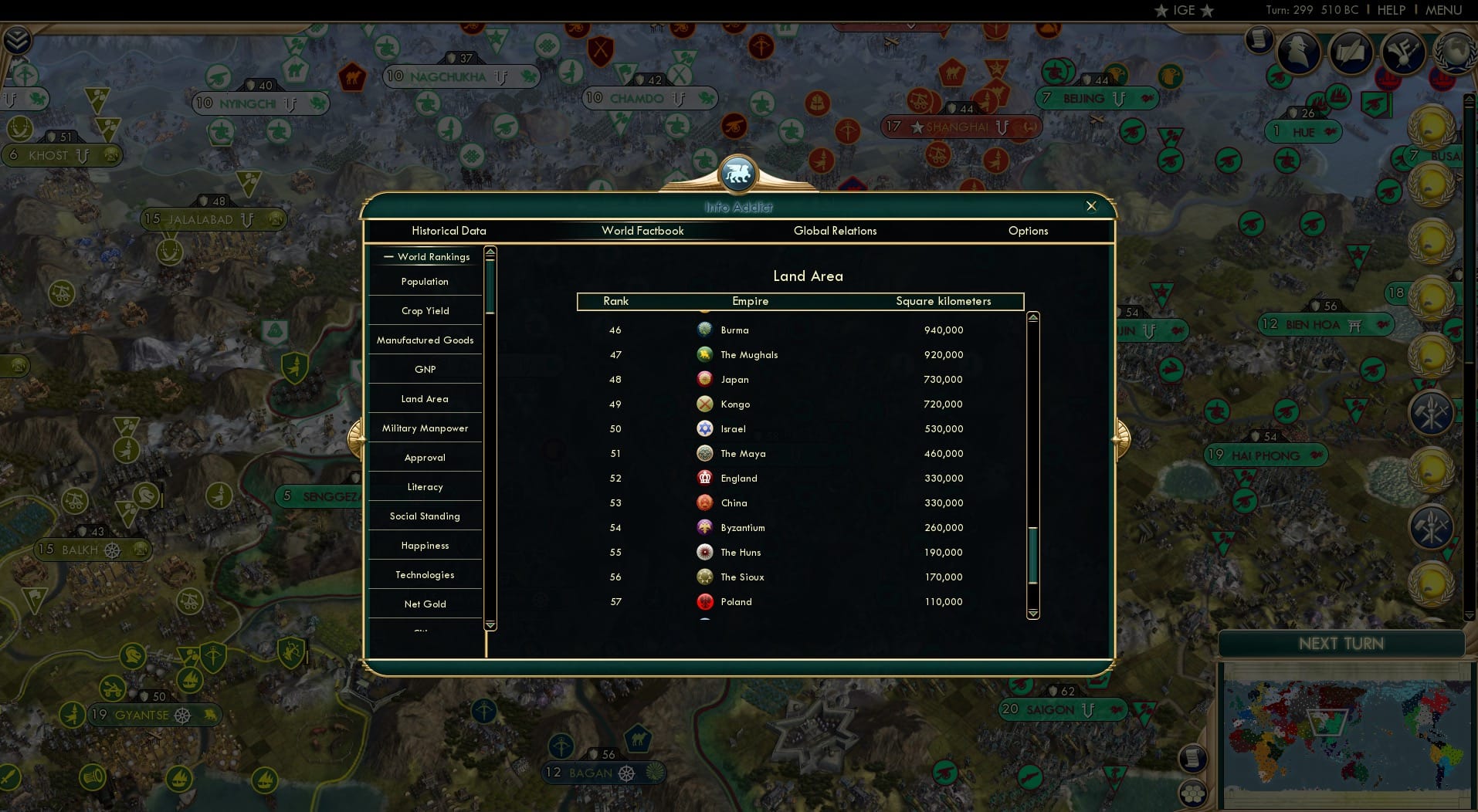The image size is (1478, 812).
Task: Click the down arrow on the sidebar scrollbar
Action: point(490,625)
